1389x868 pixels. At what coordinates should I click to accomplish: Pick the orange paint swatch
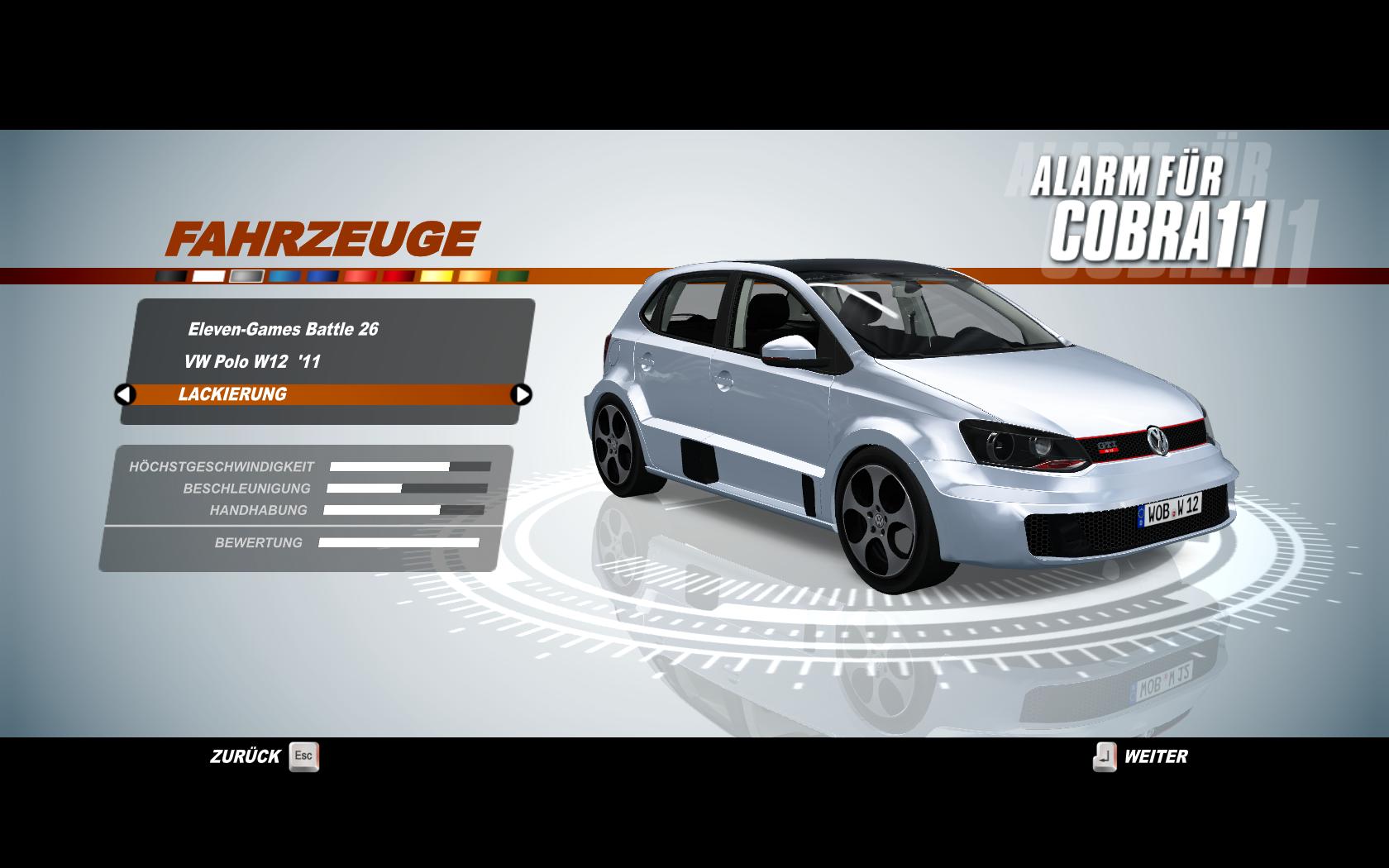(475, 276)
